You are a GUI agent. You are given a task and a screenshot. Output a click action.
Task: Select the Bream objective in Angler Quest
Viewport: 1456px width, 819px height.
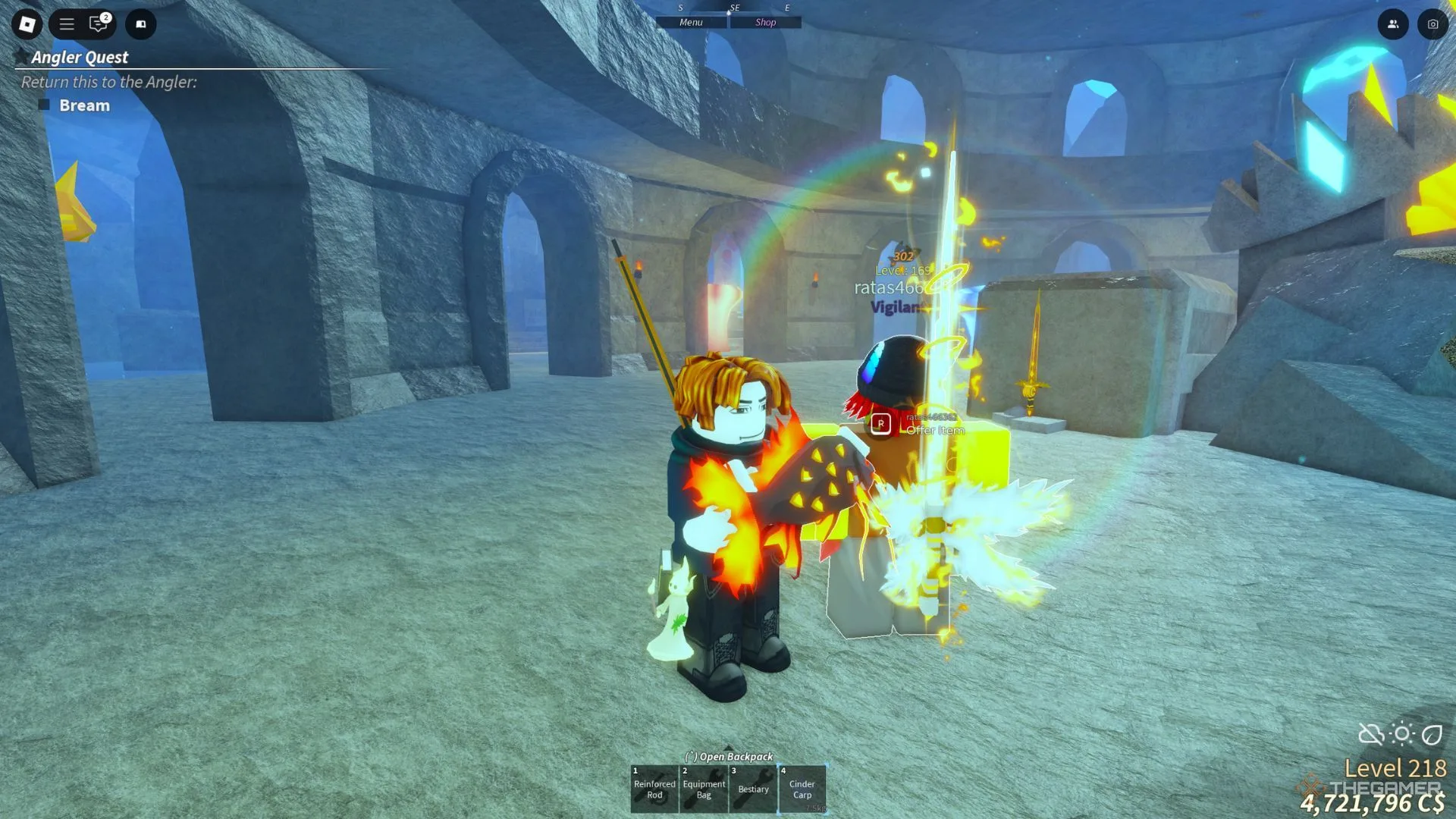pyautogui.click(x=84, y=105)
